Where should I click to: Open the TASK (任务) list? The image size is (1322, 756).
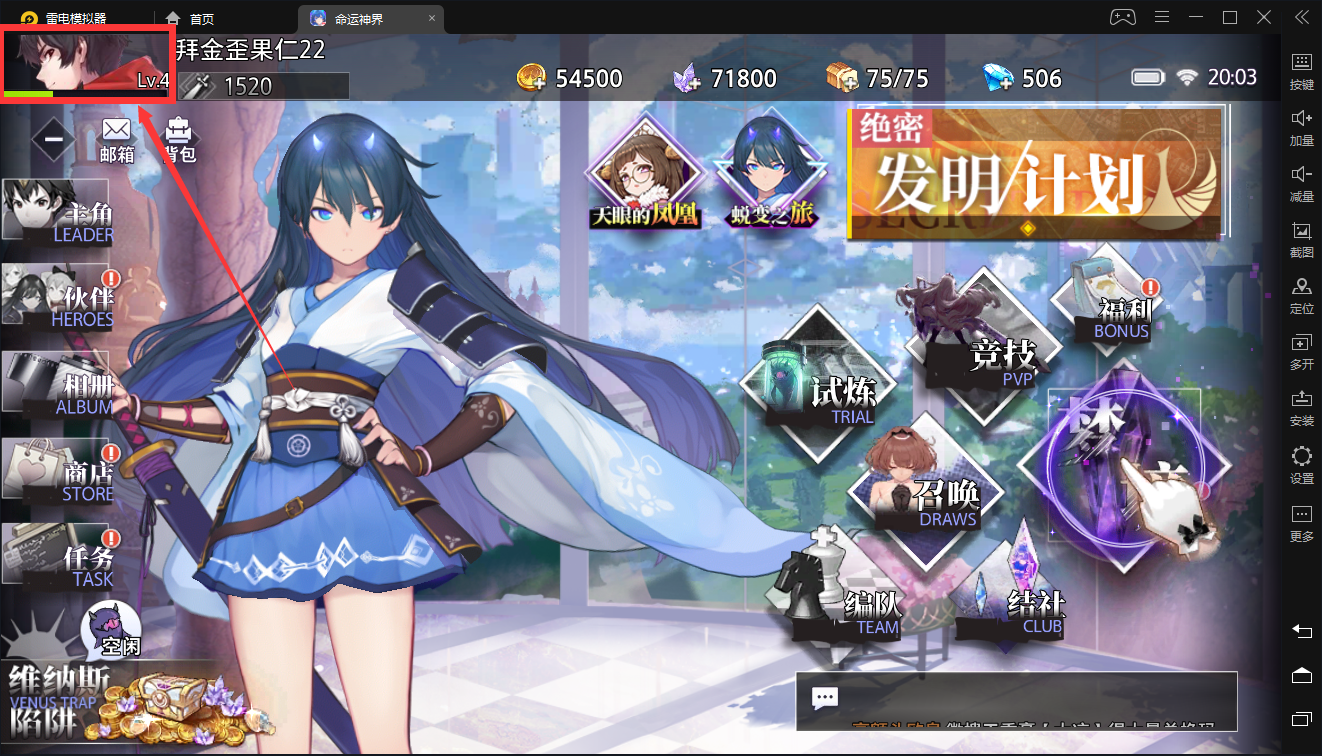pos(58,556)
